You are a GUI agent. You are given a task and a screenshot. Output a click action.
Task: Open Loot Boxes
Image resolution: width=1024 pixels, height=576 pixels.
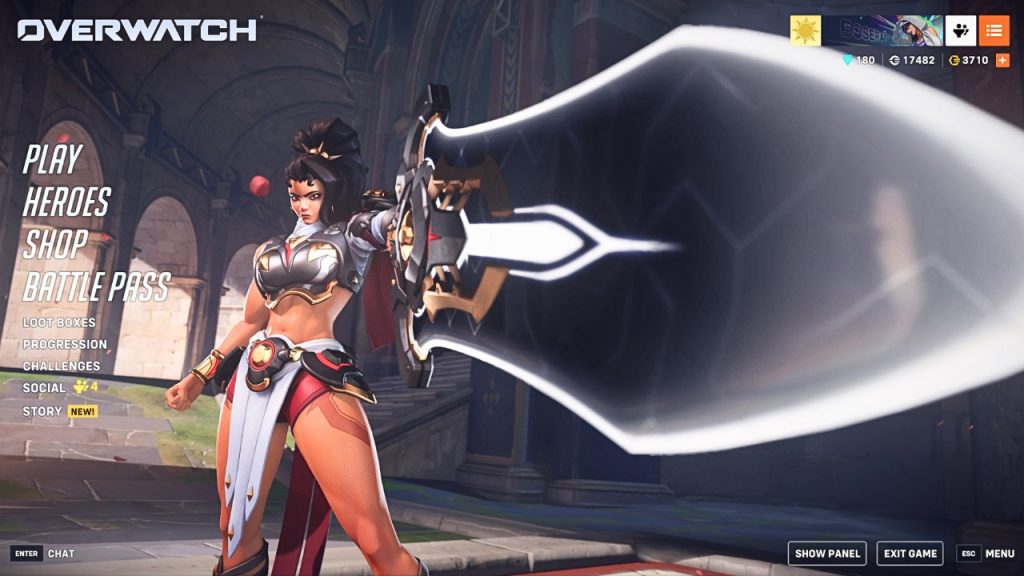(59, 323)
